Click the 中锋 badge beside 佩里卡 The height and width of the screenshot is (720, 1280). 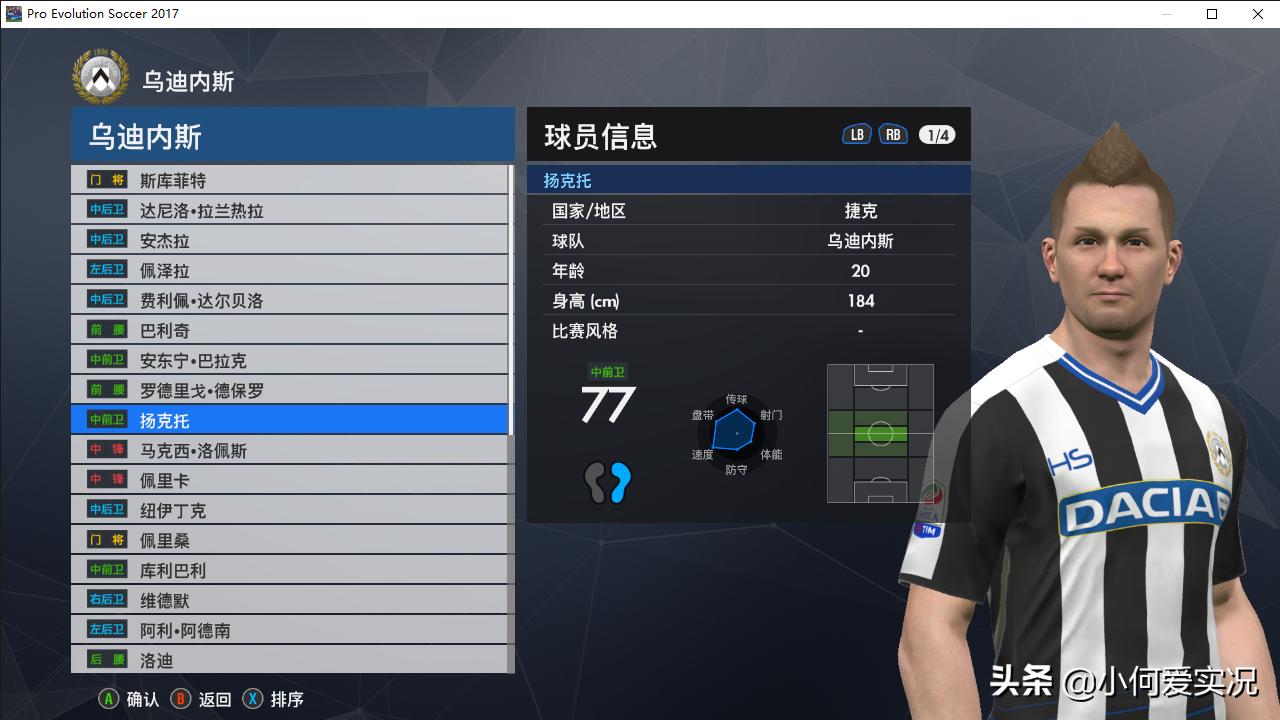110,480
